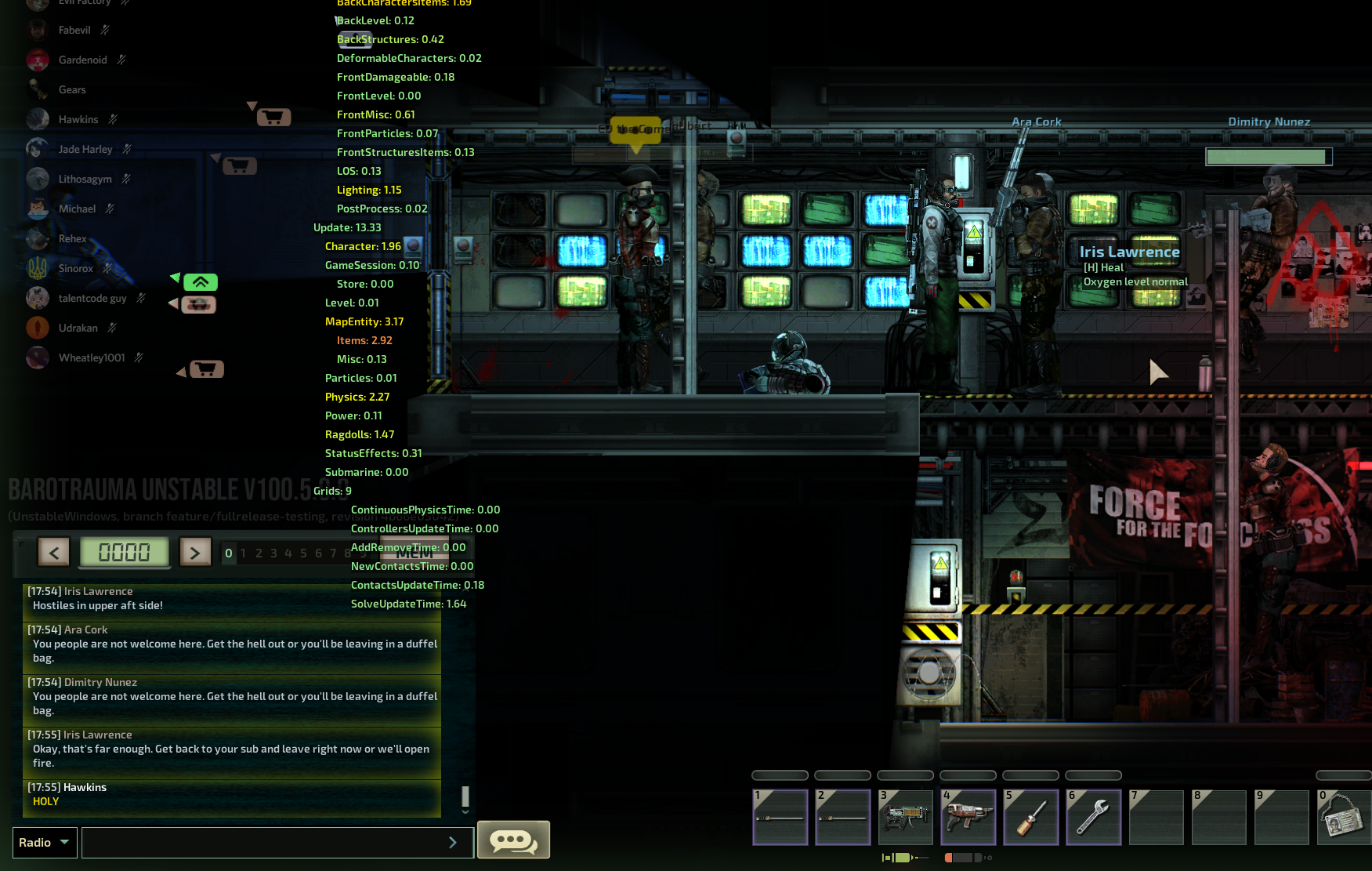Click the down chevron under the chat scrollbar

tap(465, 812)
